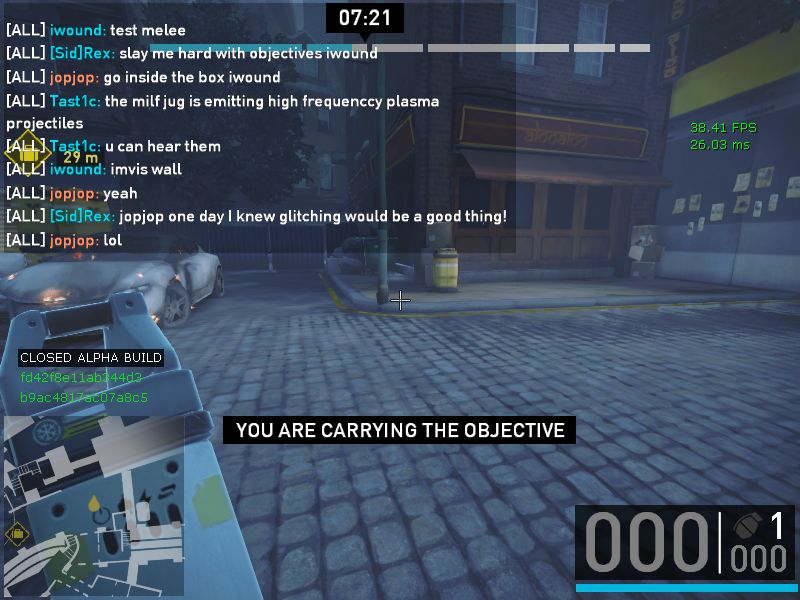
Task: Click the grenade icon by the ammo counter
Action: click(746, 526)
